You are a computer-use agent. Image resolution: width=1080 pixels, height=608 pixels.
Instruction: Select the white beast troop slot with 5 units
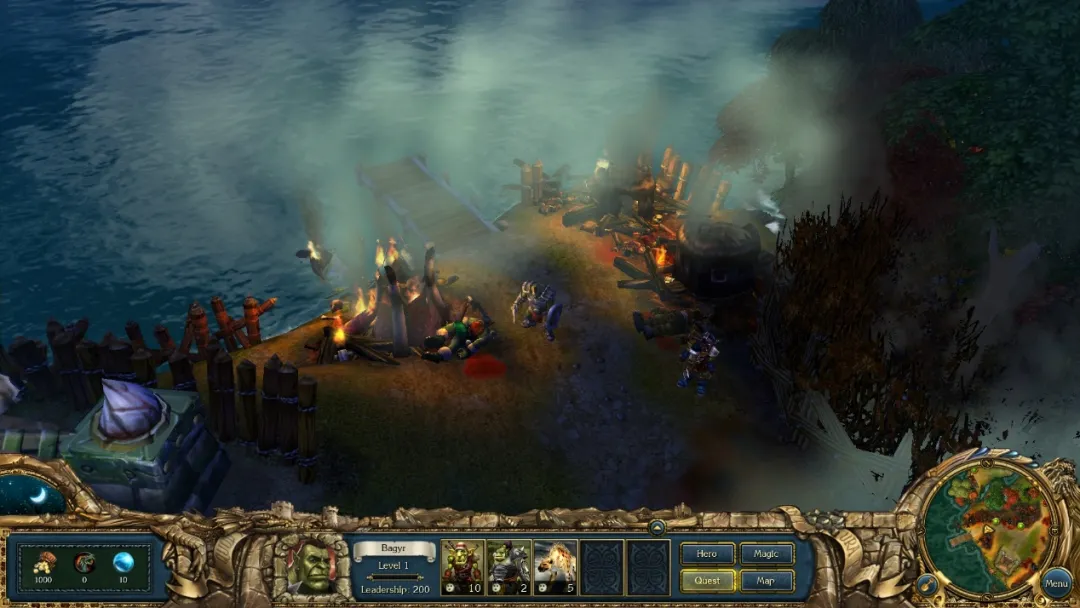tap(555, 567)
